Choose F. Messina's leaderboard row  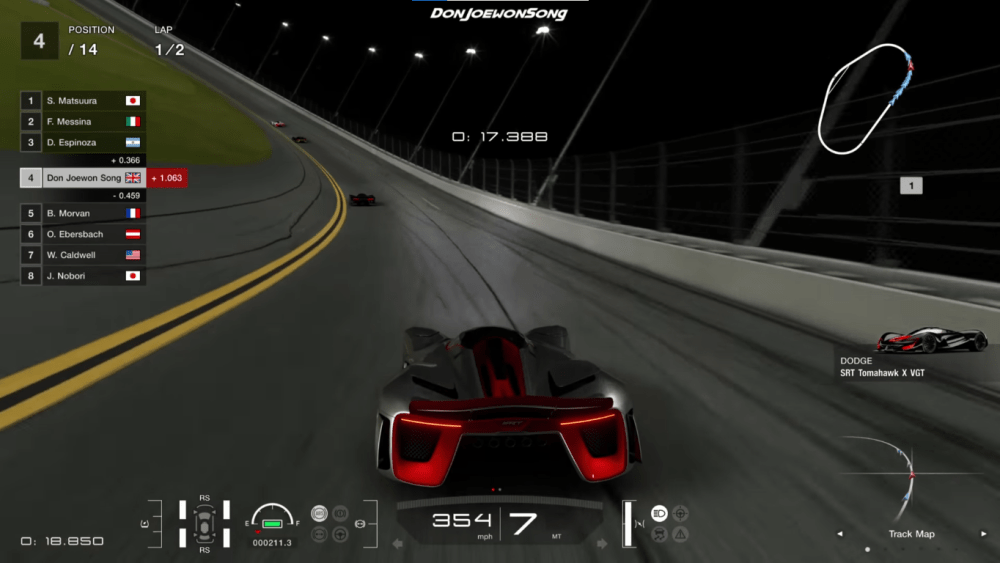tap(82, 122)
